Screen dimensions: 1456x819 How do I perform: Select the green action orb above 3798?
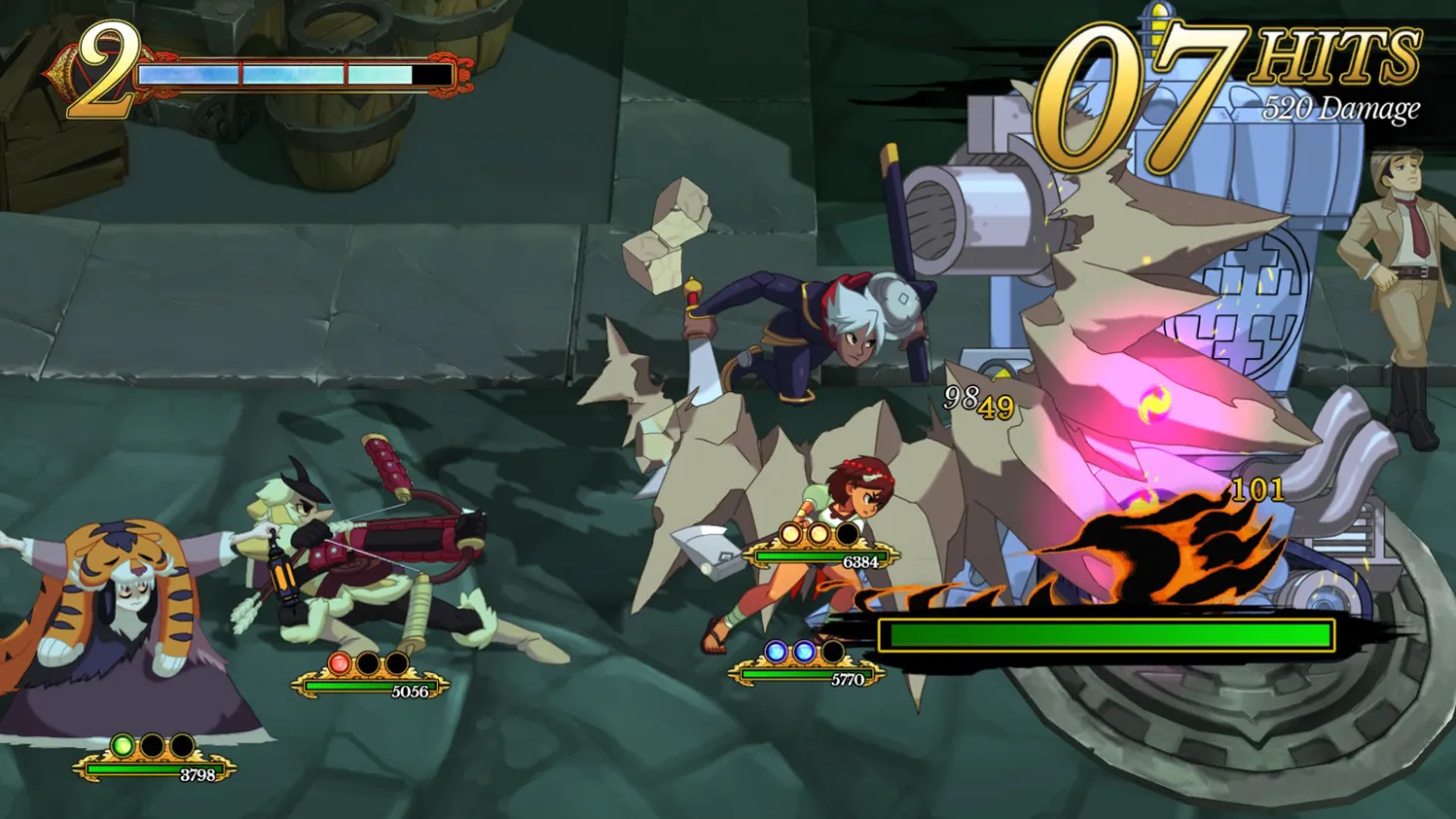click(x=124, y=746)
